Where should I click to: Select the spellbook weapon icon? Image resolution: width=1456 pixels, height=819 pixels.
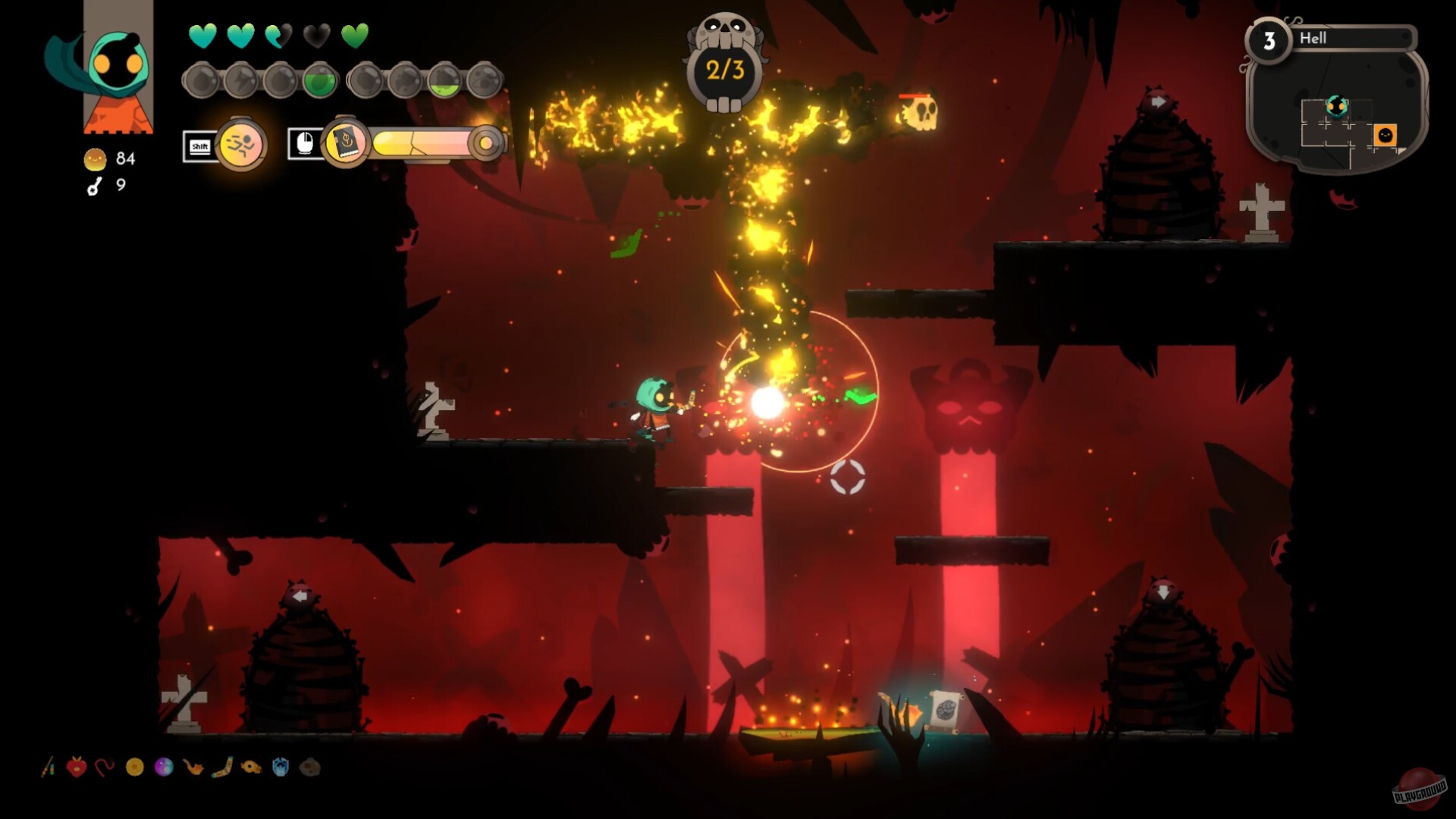pyautogui.click(x=346, y=143)
